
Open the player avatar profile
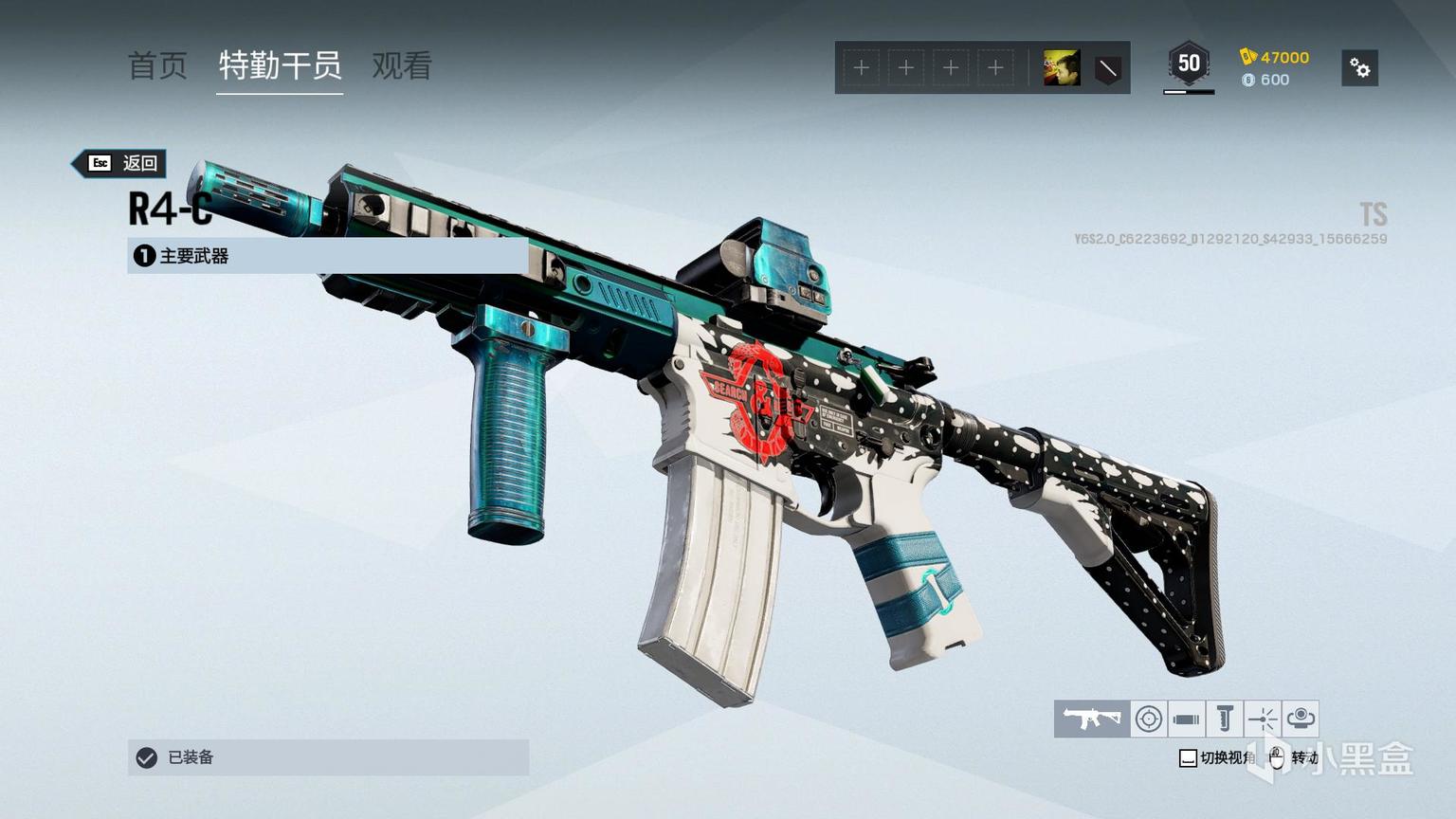1062,68
